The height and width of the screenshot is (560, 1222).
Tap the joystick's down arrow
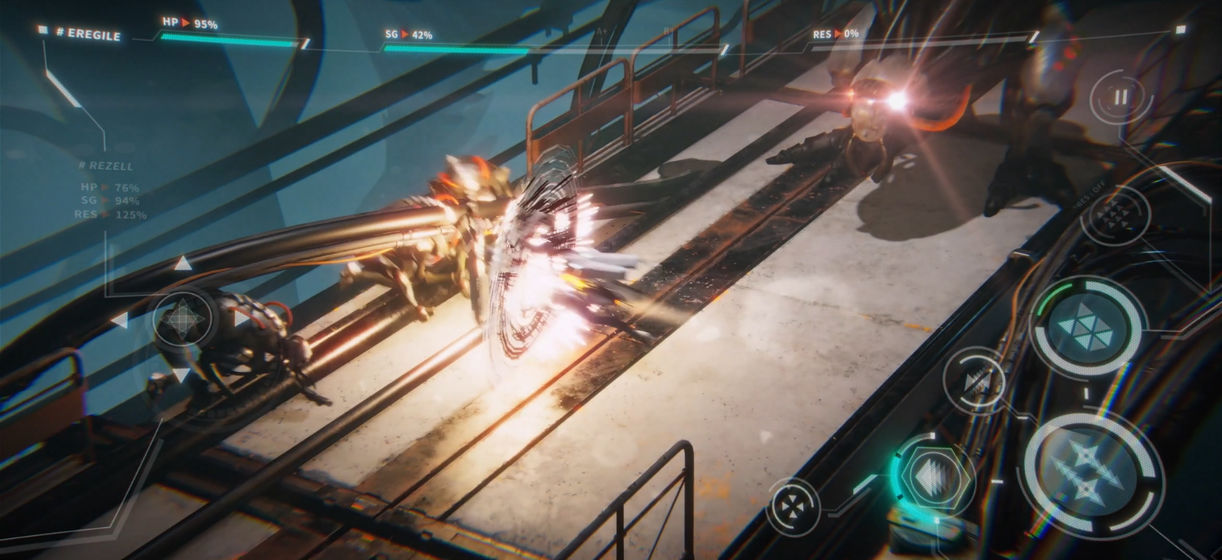(181, 375)
